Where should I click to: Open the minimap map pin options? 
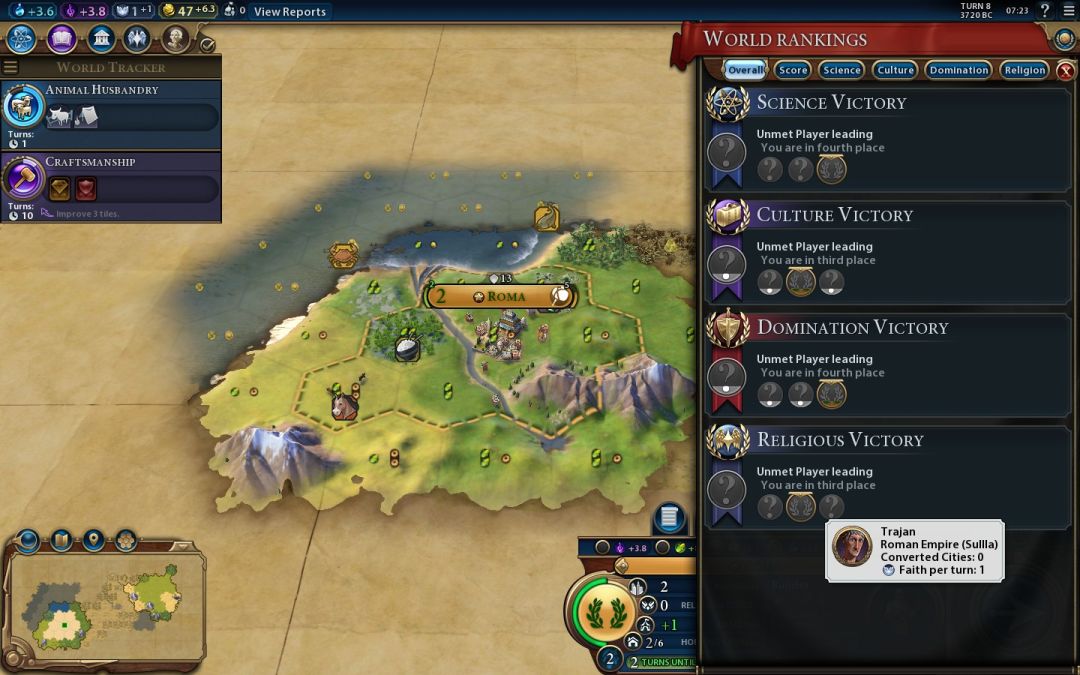tap(93, 541)
